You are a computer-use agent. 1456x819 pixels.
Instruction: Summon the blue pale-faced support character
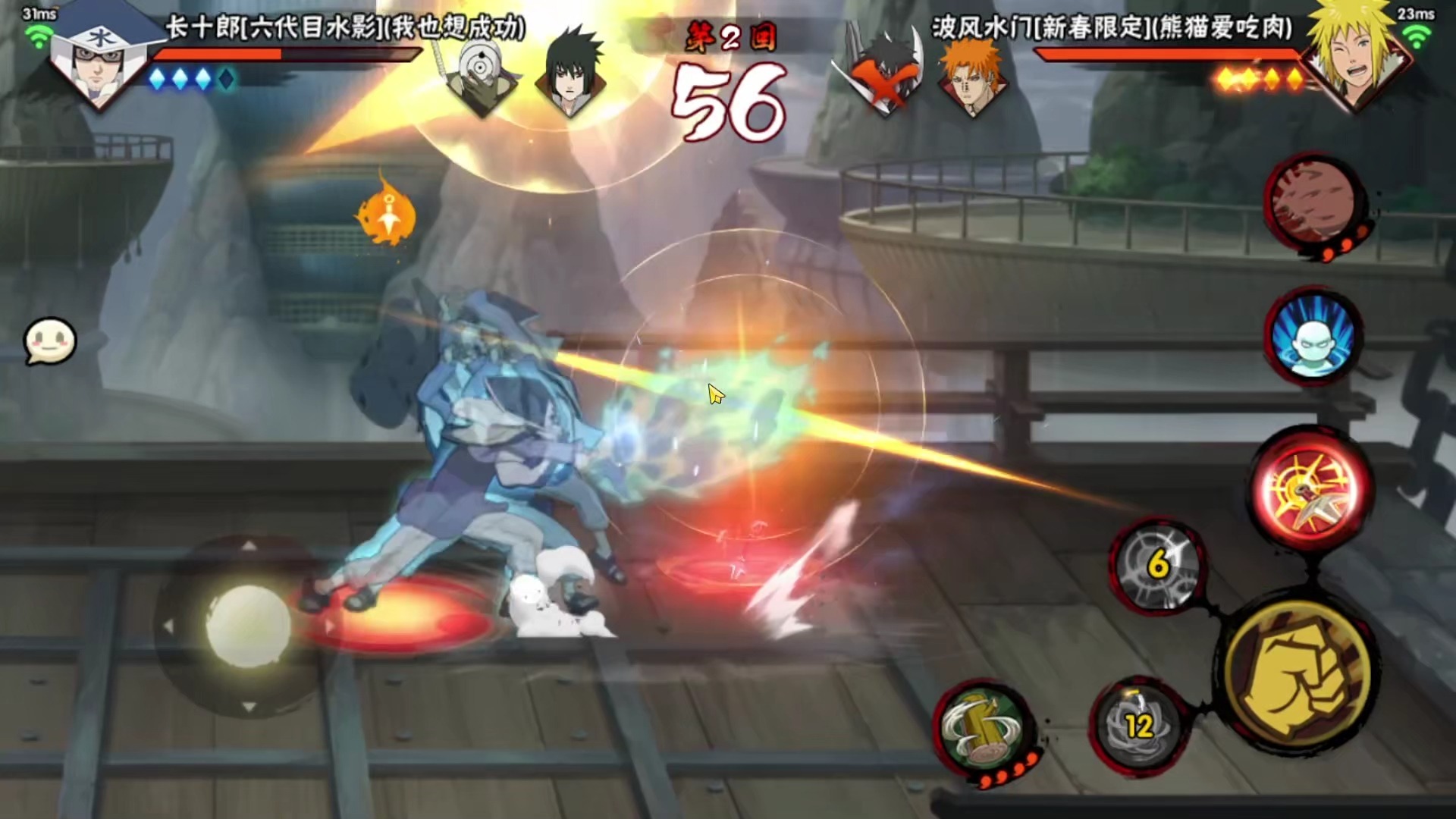(1313, 337)
